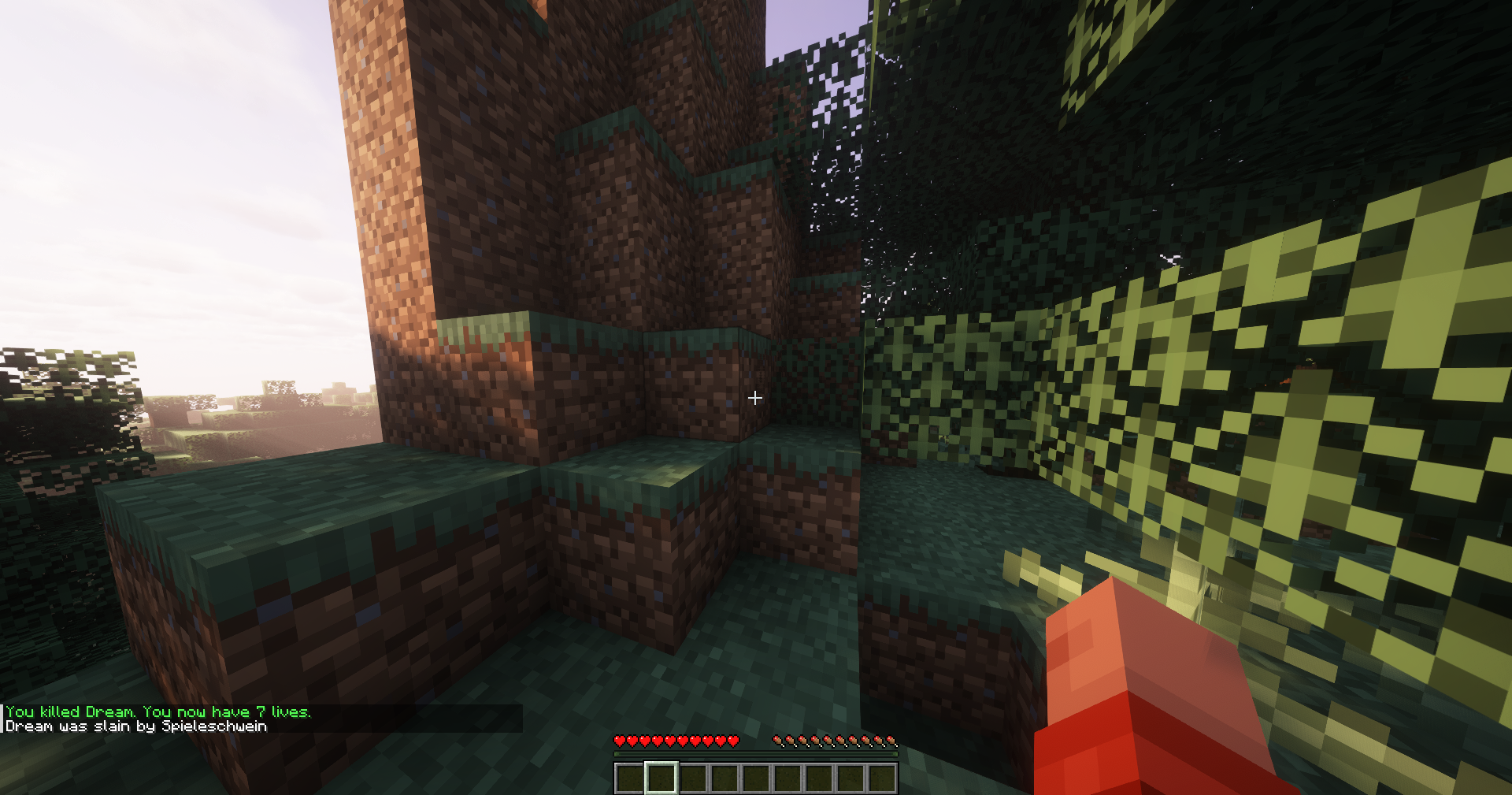The width and height of the screenshot is (1512, 795).
Task: Click the half heart at the end of health bar
Action: (733, 741)
